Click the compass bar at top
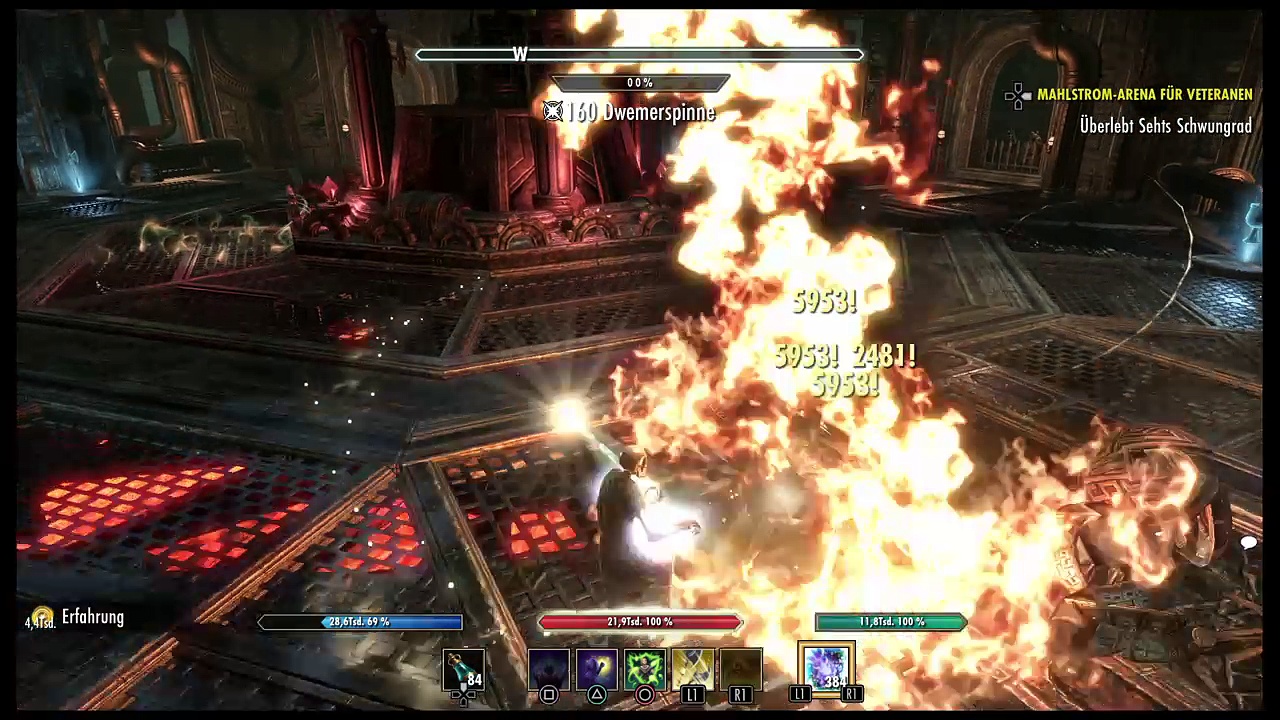Viewport: 1280px width, 720px height. [640, 55]
